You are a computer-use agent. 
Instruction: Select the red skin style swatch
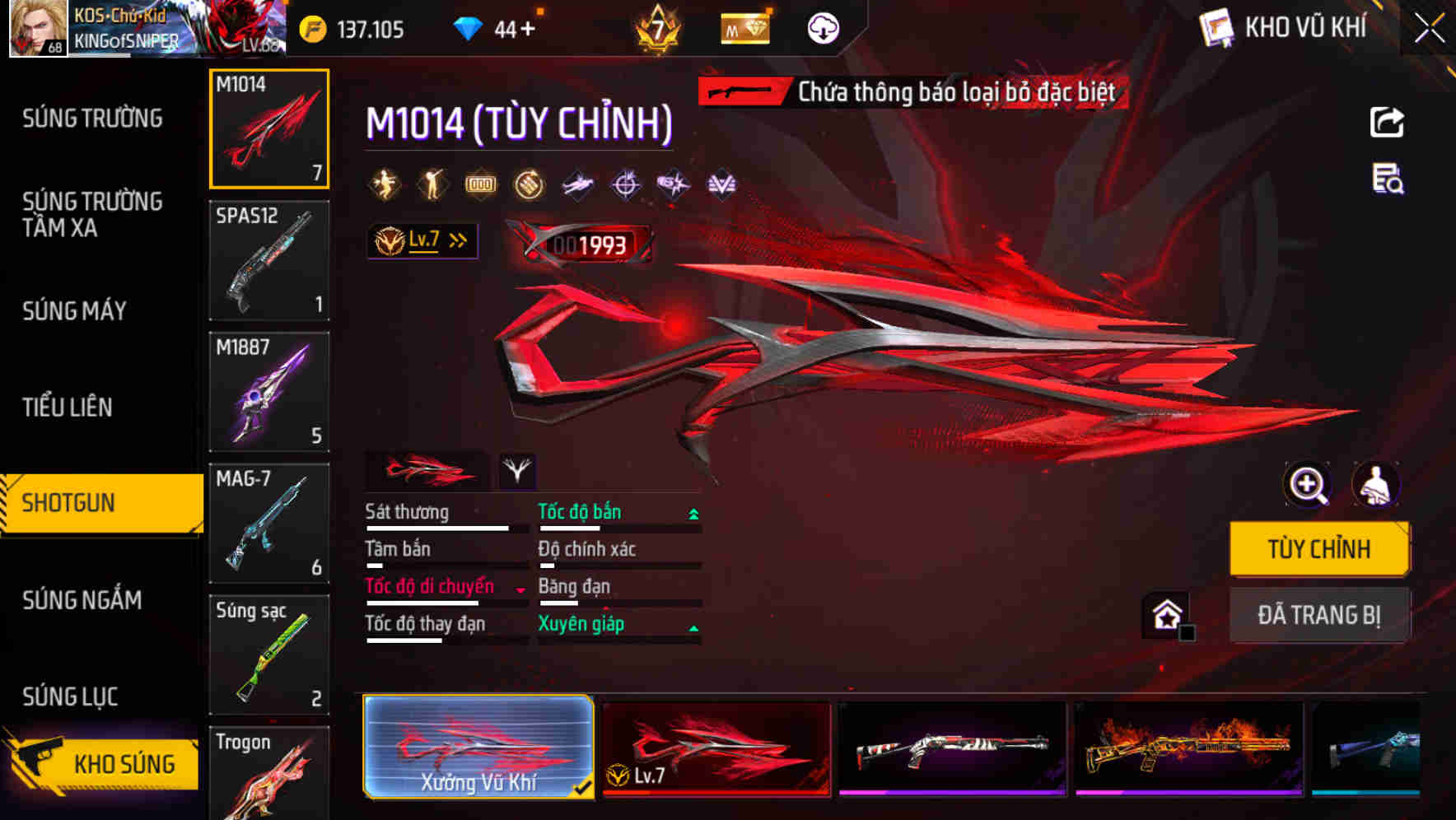click(x=428, y=471)
